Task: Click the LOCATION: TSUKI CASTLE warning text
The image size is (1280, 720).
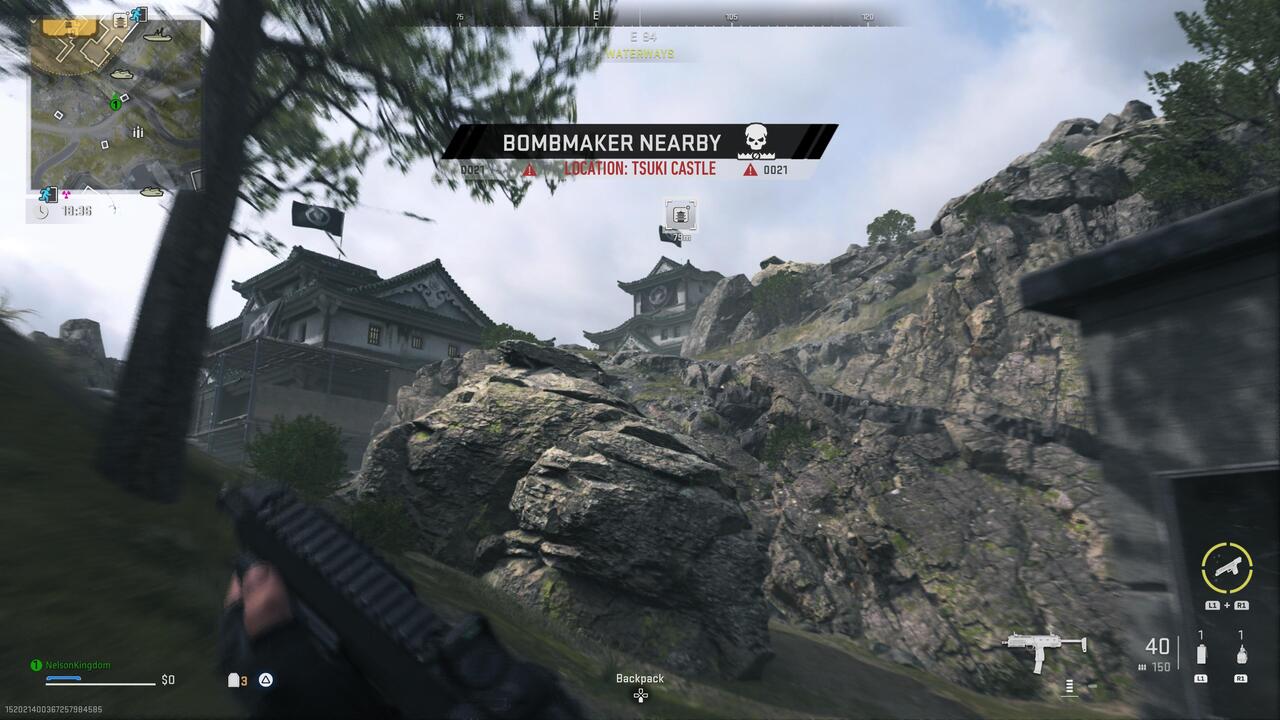Action: point(640,168)
